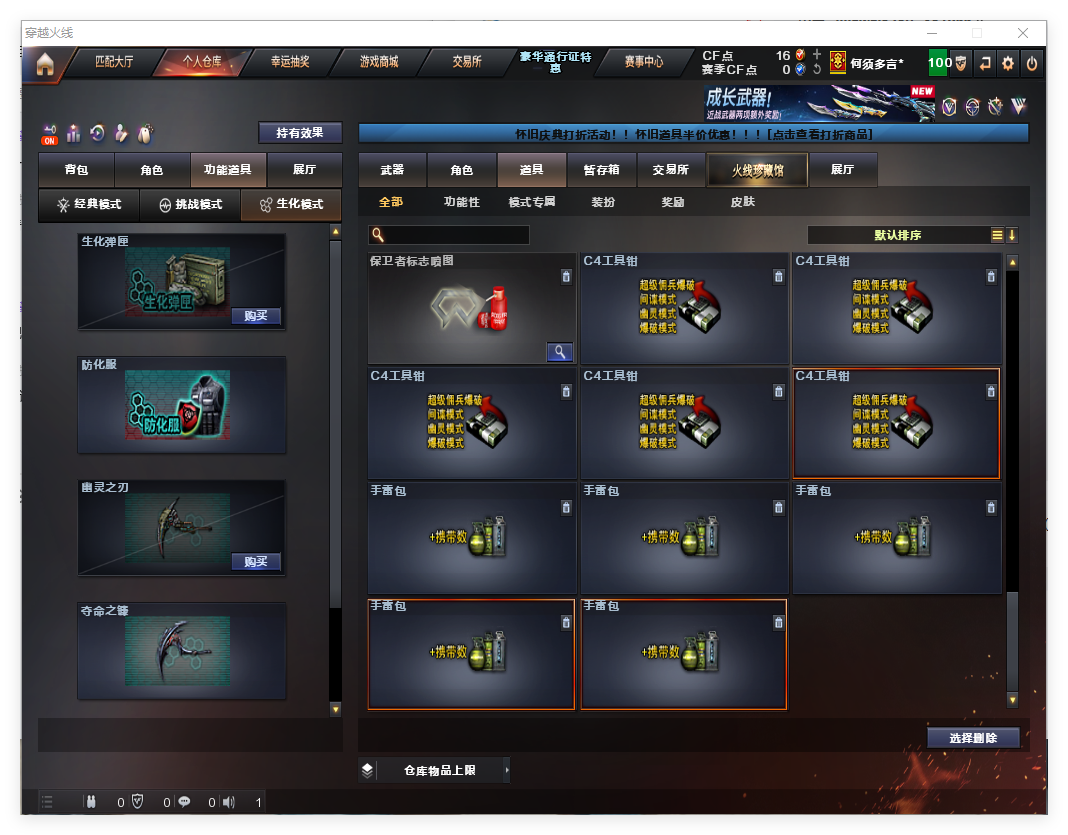The width and height of the screenshot is (1068, 835).
Task: Open the 匹配大厅 matchmaking lobby
Action: pos(114,62)
